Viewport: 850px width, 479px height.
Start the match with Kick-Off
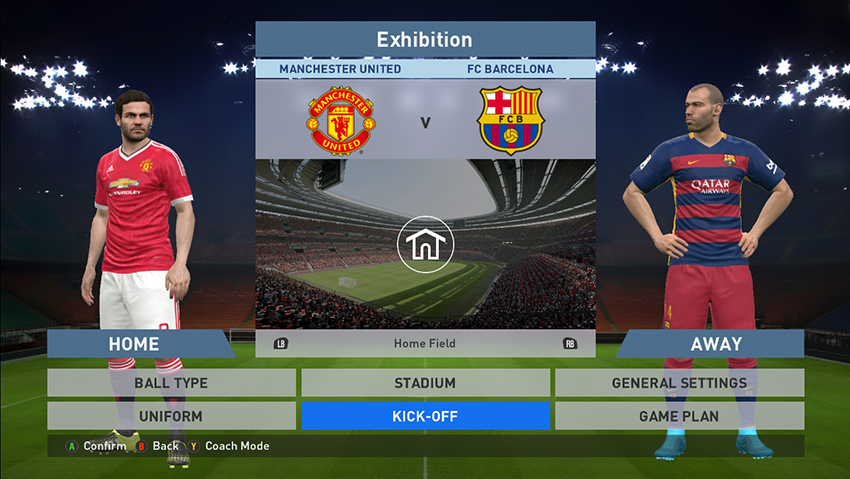click(425, 416)
